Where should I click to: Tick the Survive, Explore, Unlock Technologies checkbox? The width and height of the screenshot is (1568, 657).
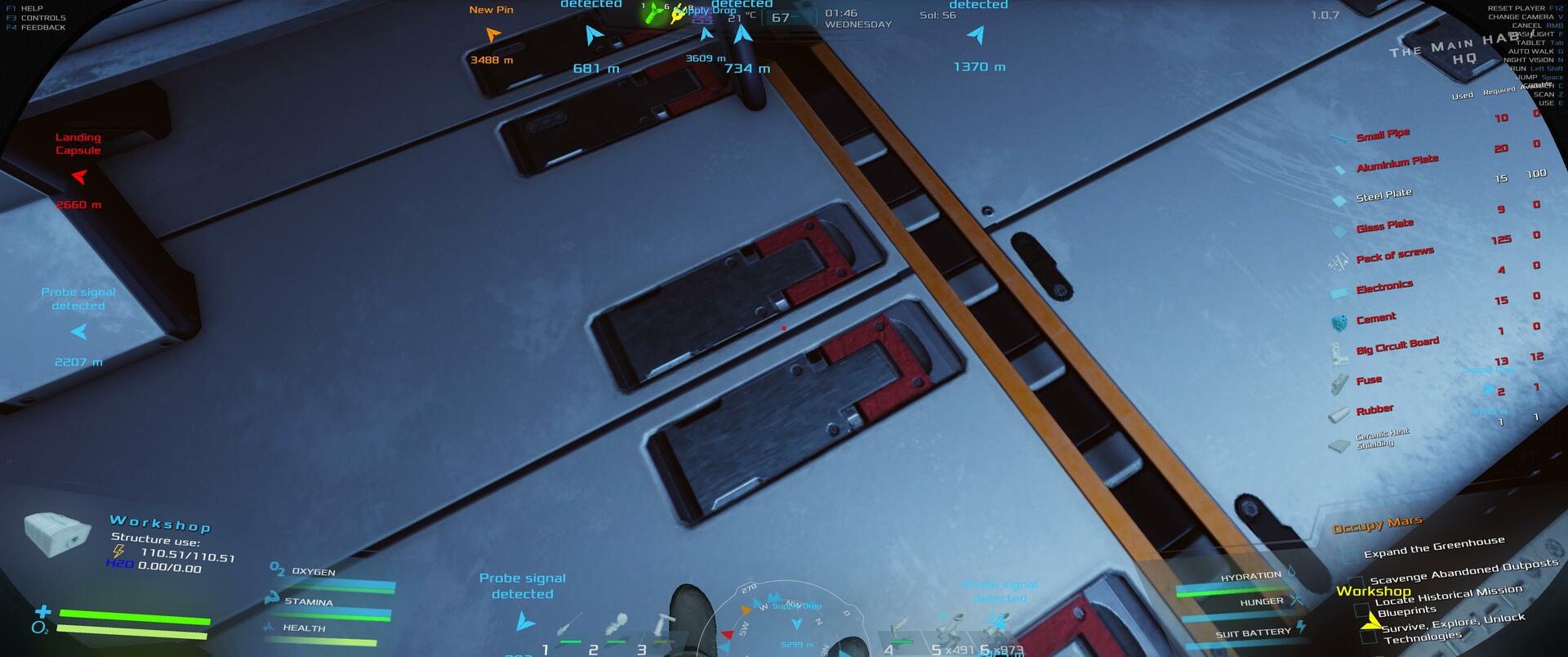click(1369, 636)
